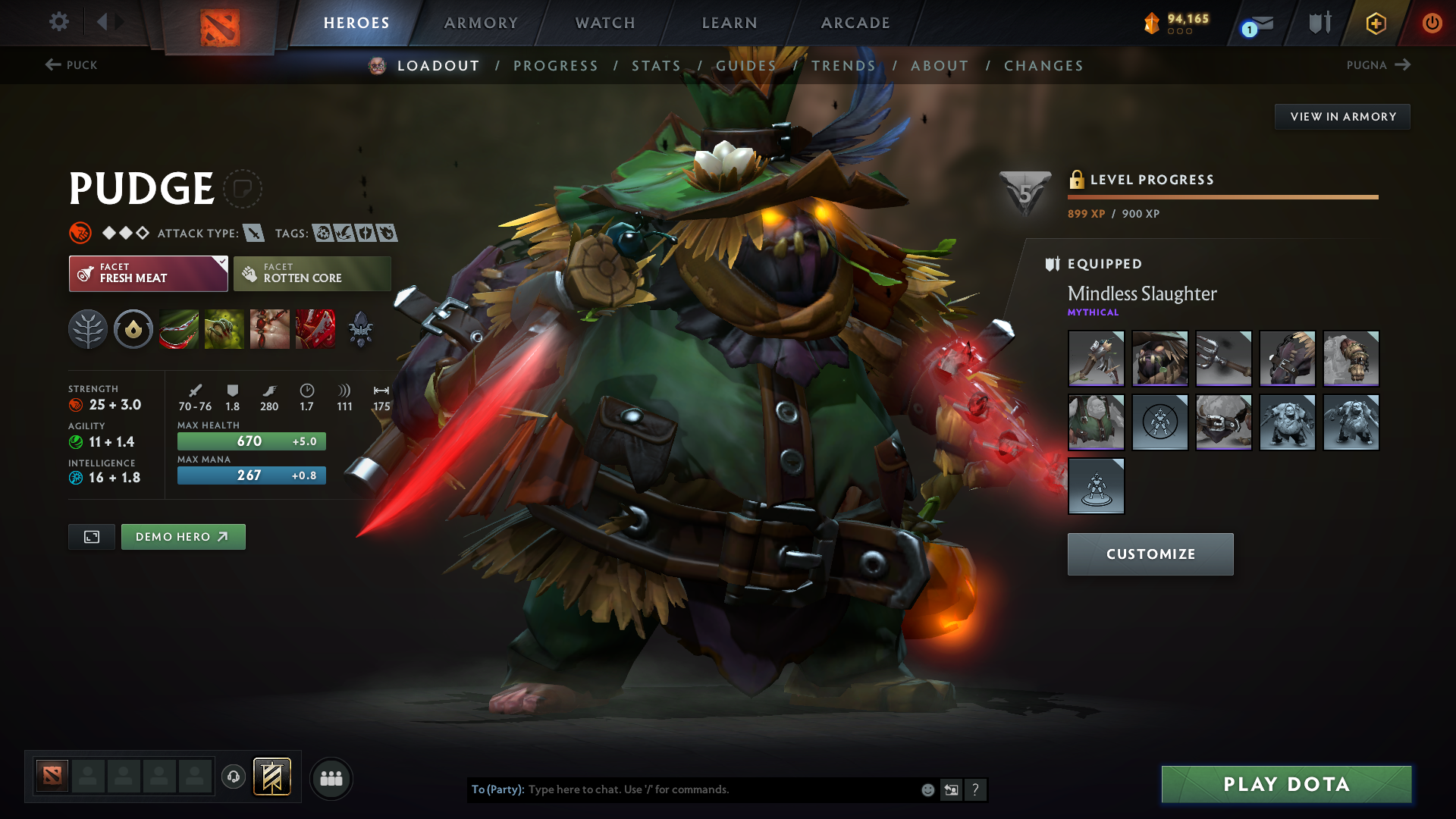Click the fullscreen portrait toggle button
The image size is (1456, 819).
pos(91,536)
